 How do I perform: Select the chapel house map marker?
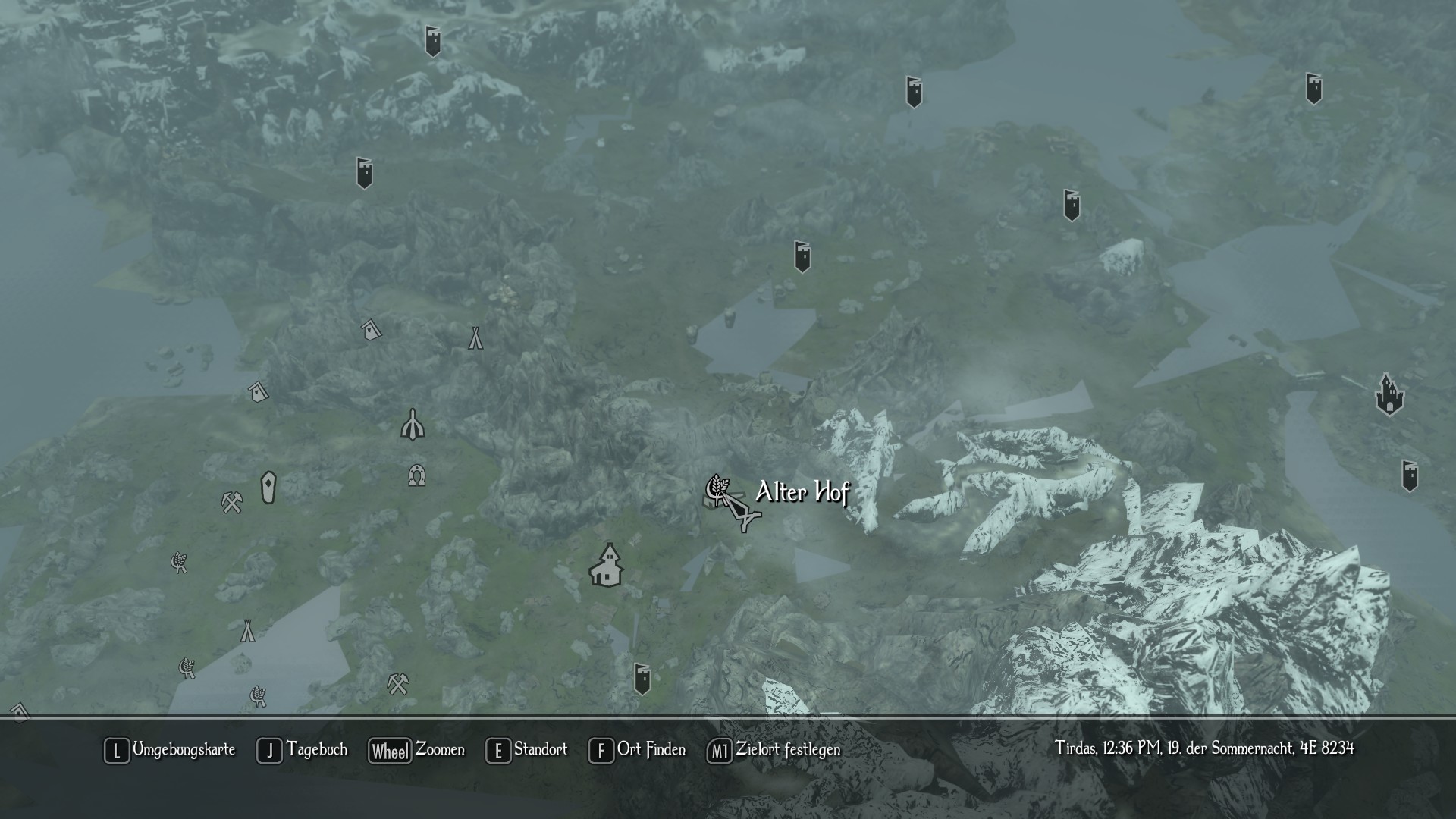[606, 565]
